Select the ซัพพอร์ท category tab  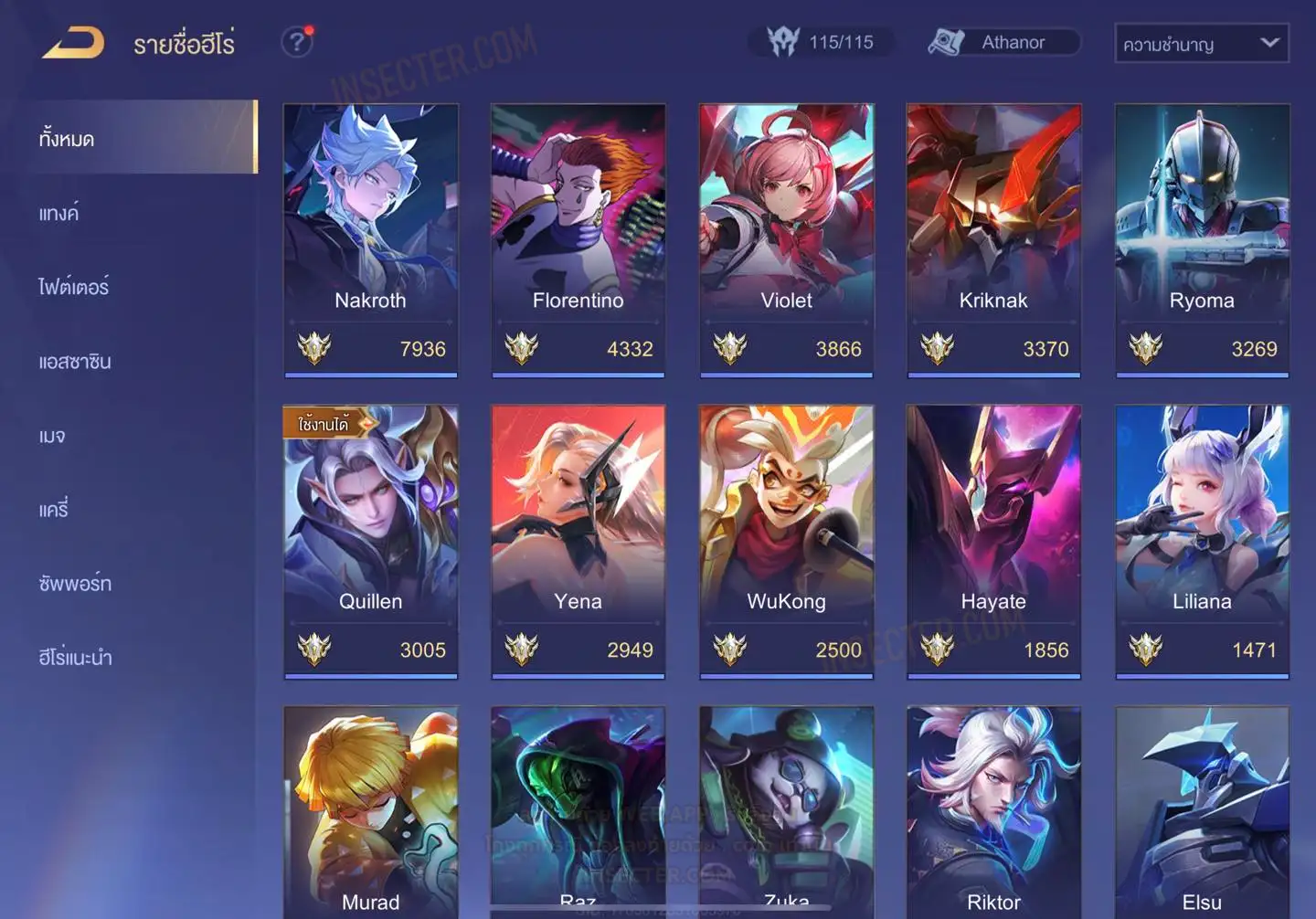(75, 584)
